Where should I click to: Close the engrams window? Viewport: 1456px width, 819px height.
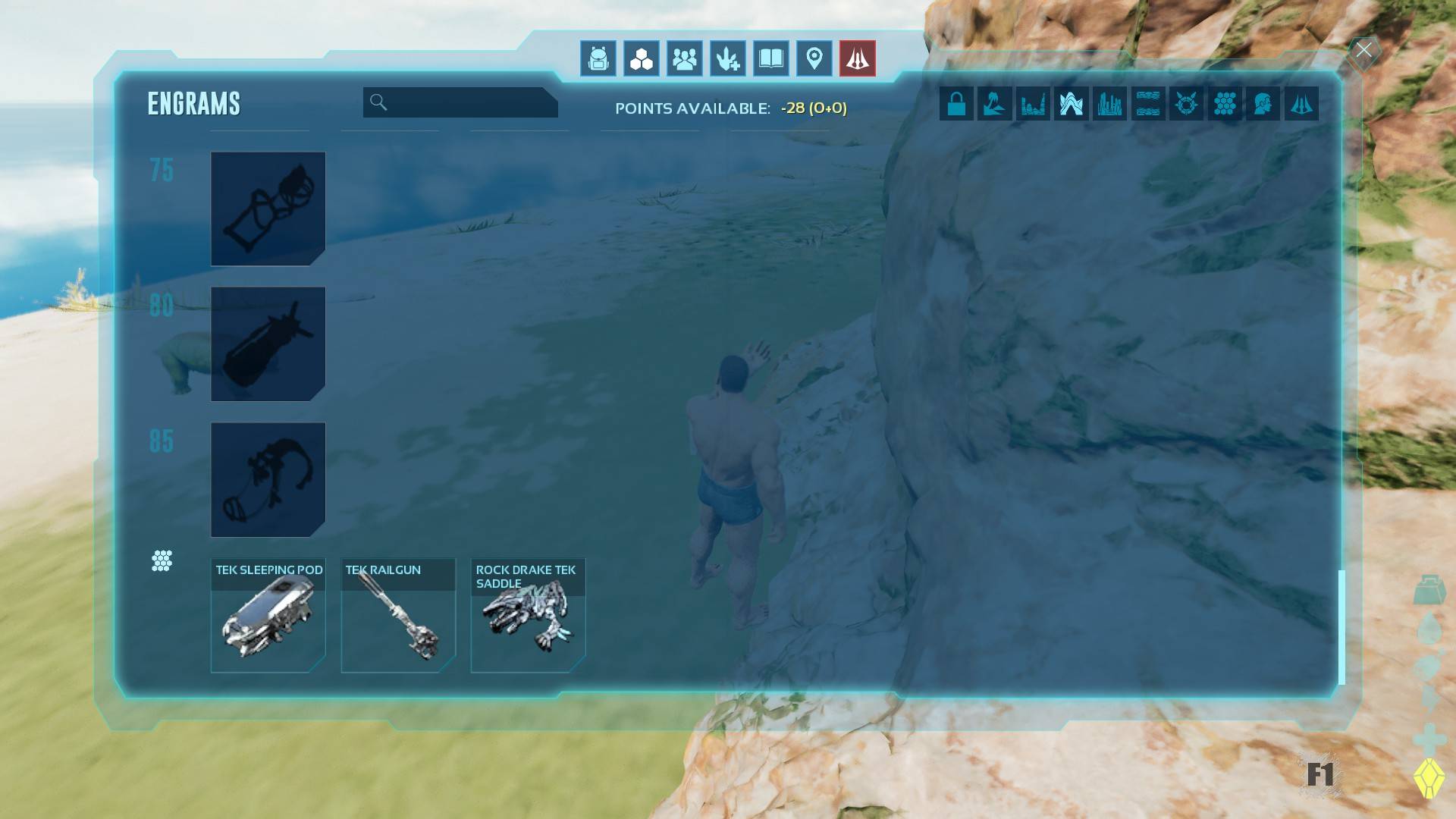tap(1363, 51)
